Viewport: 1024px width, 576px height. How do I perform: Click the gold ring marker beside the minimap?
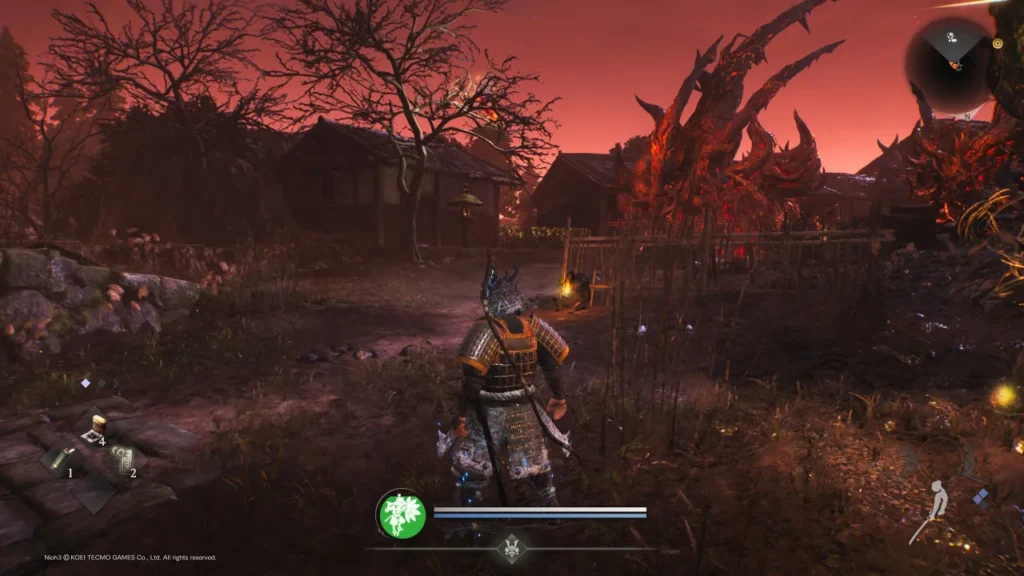click(x=997, y=44)
